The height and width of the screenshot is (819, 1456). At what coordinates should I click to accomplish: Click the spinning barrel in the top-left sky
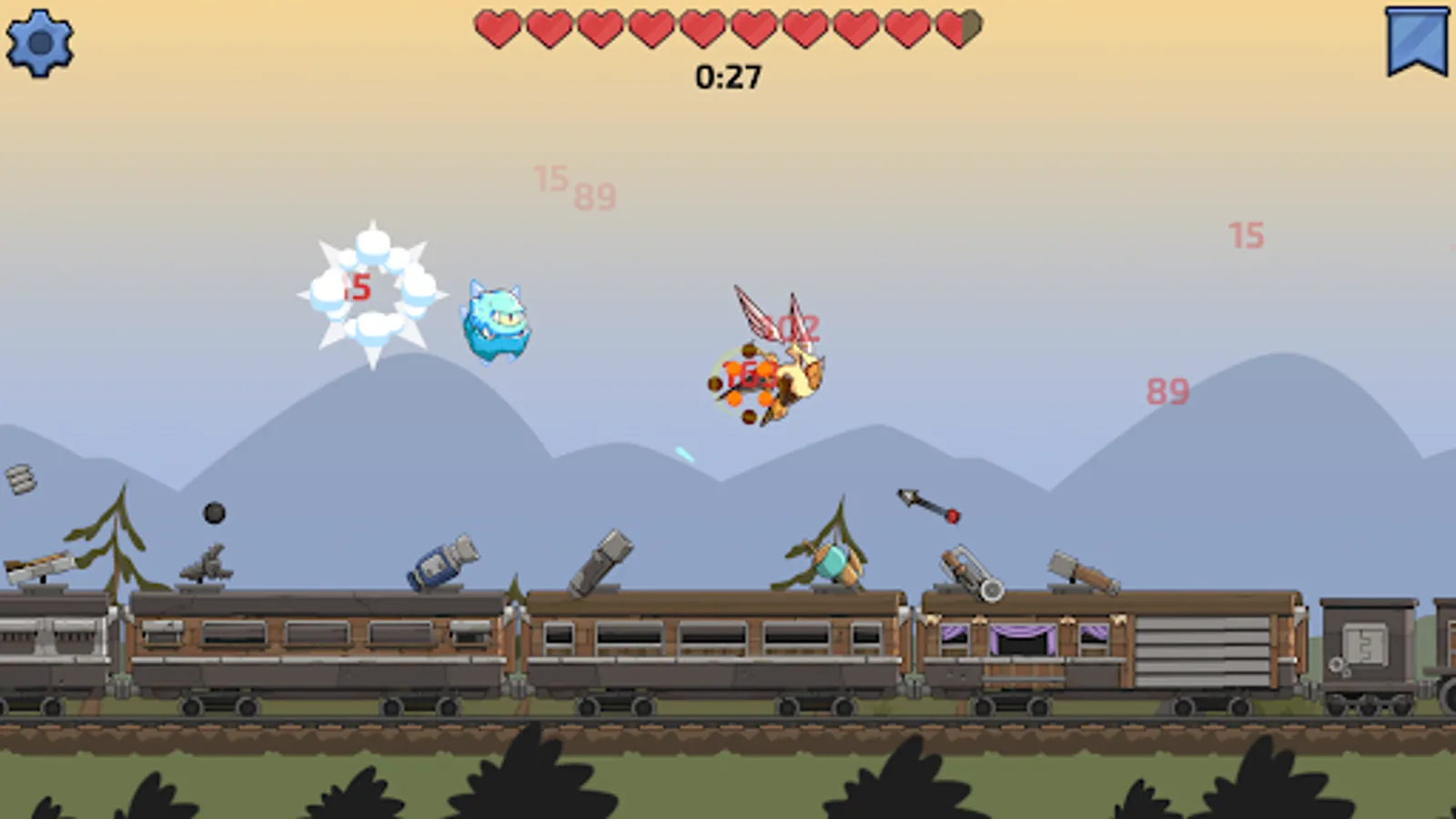23,478
